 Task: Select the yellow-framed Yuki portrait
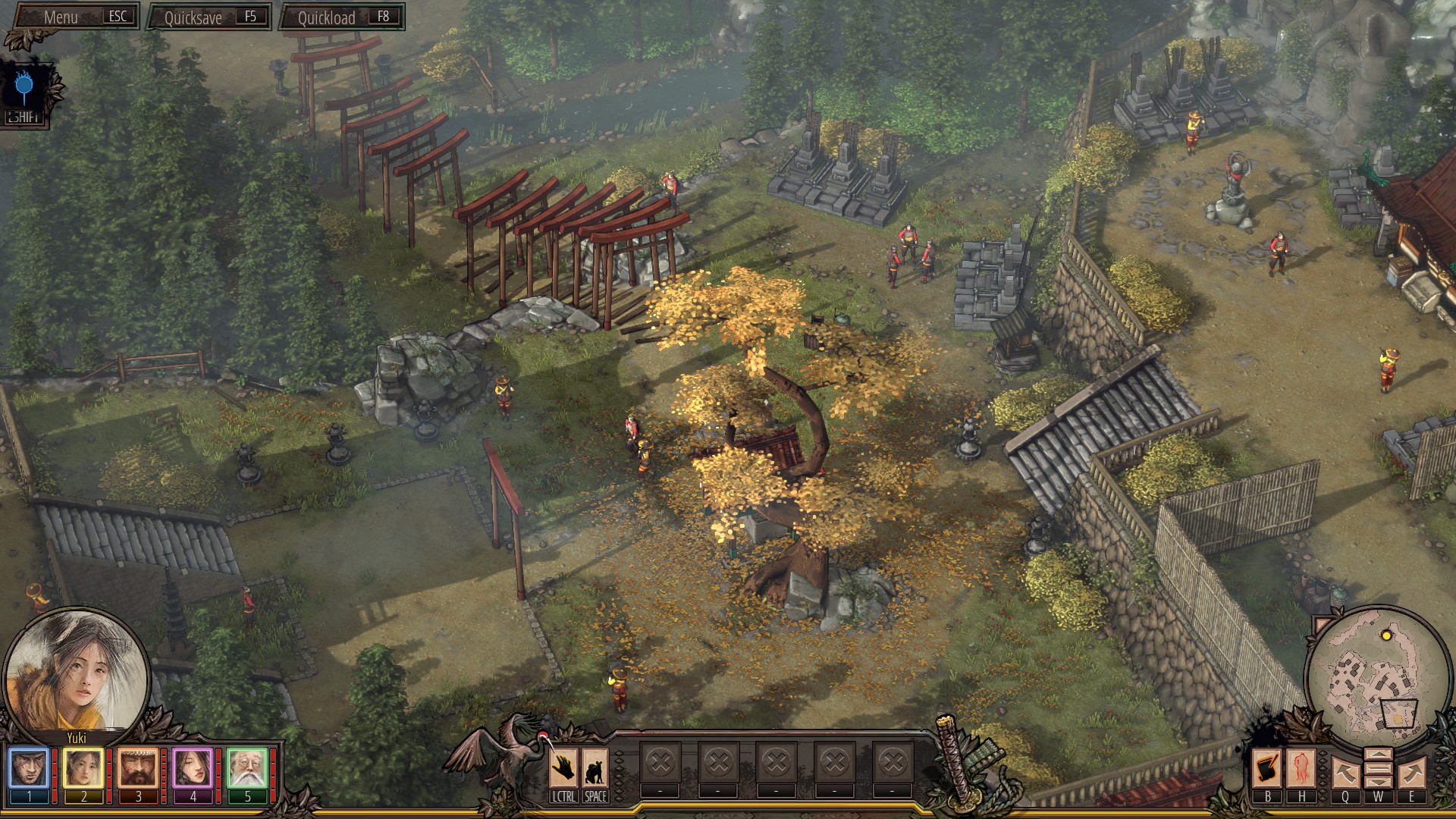pos(83,768)
